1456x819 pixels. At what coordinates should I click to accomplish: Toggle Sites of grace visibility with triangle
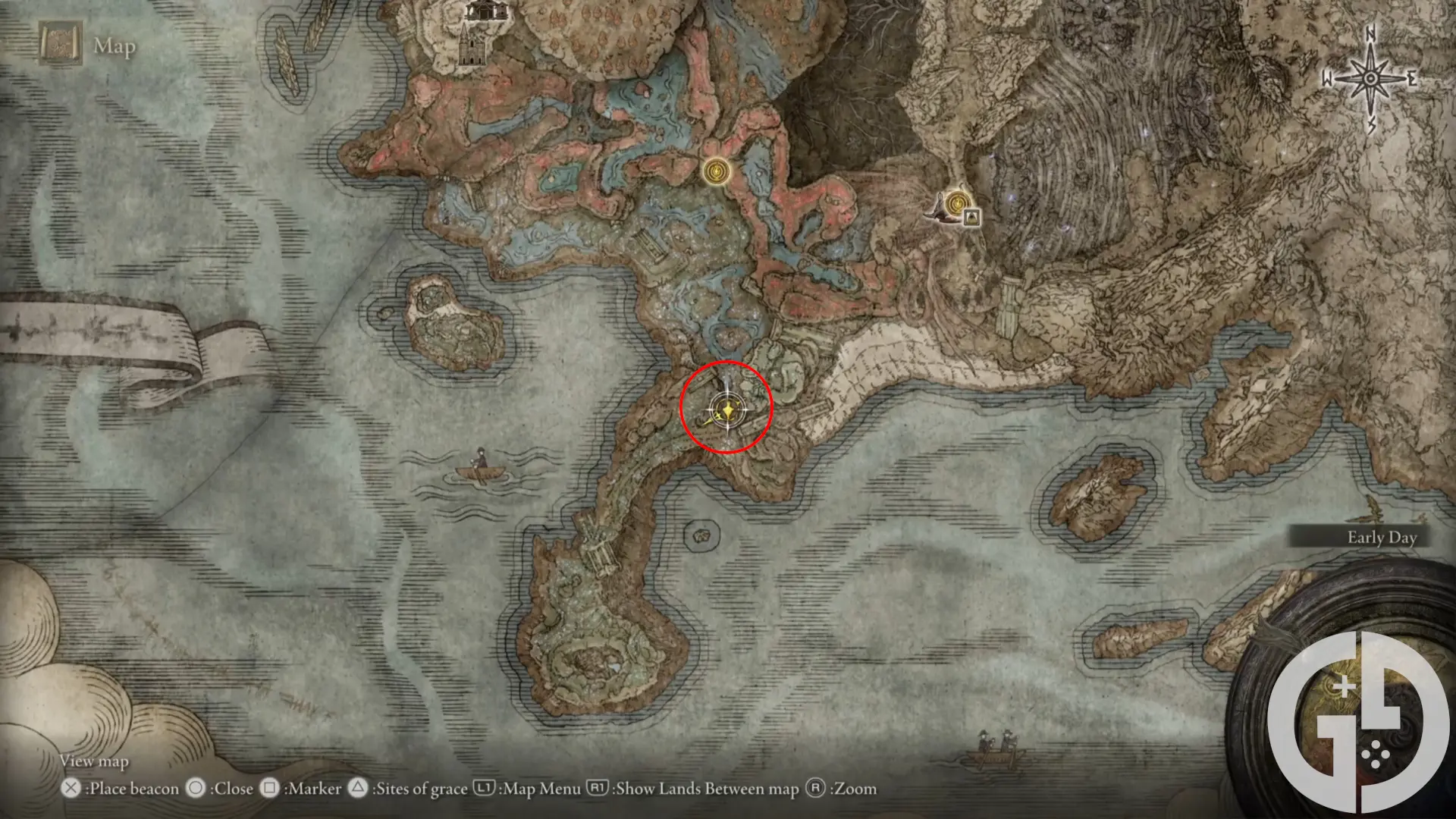356,789
